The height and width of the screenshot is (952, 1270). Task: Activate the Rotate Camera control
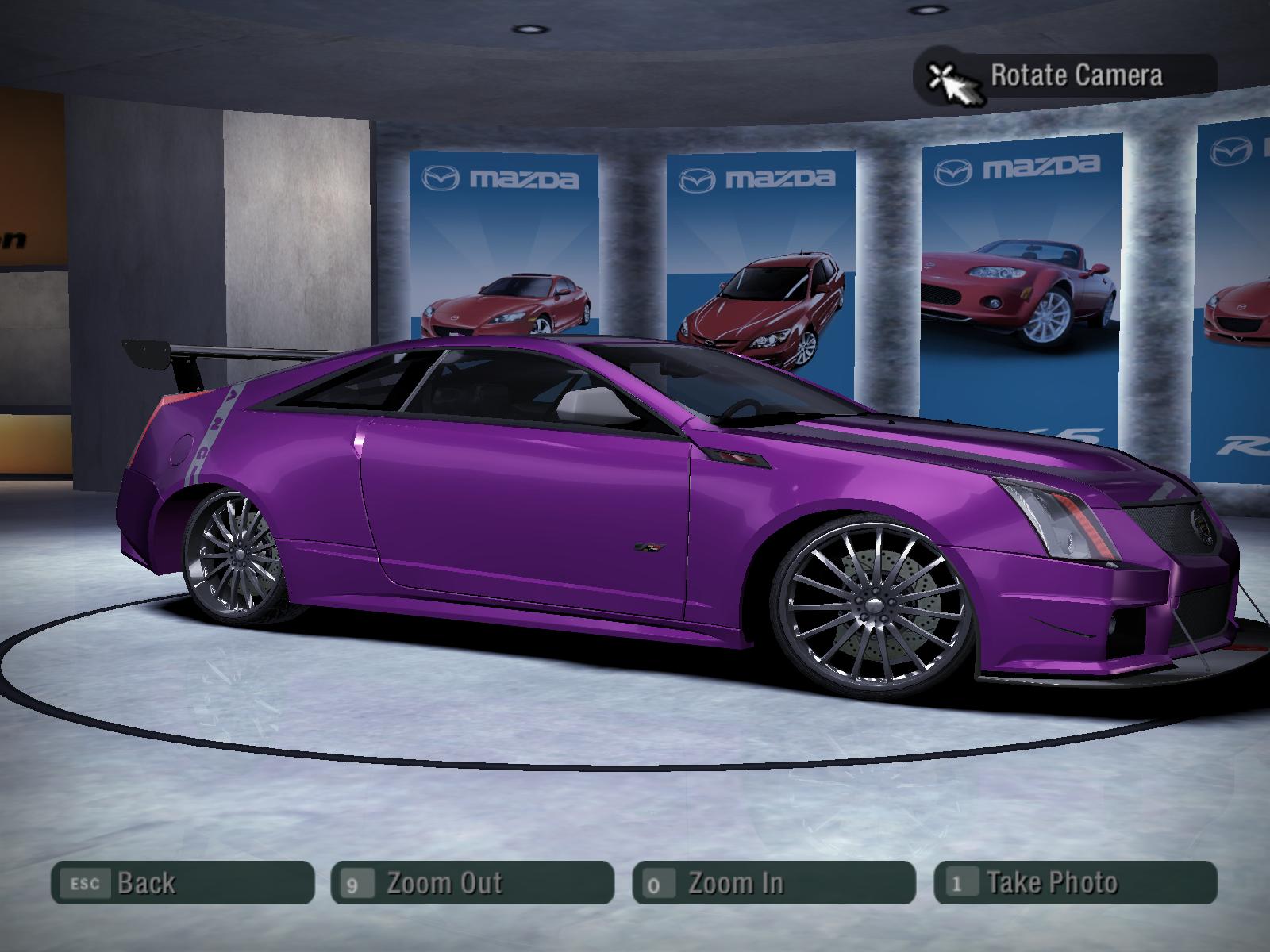1066,76
